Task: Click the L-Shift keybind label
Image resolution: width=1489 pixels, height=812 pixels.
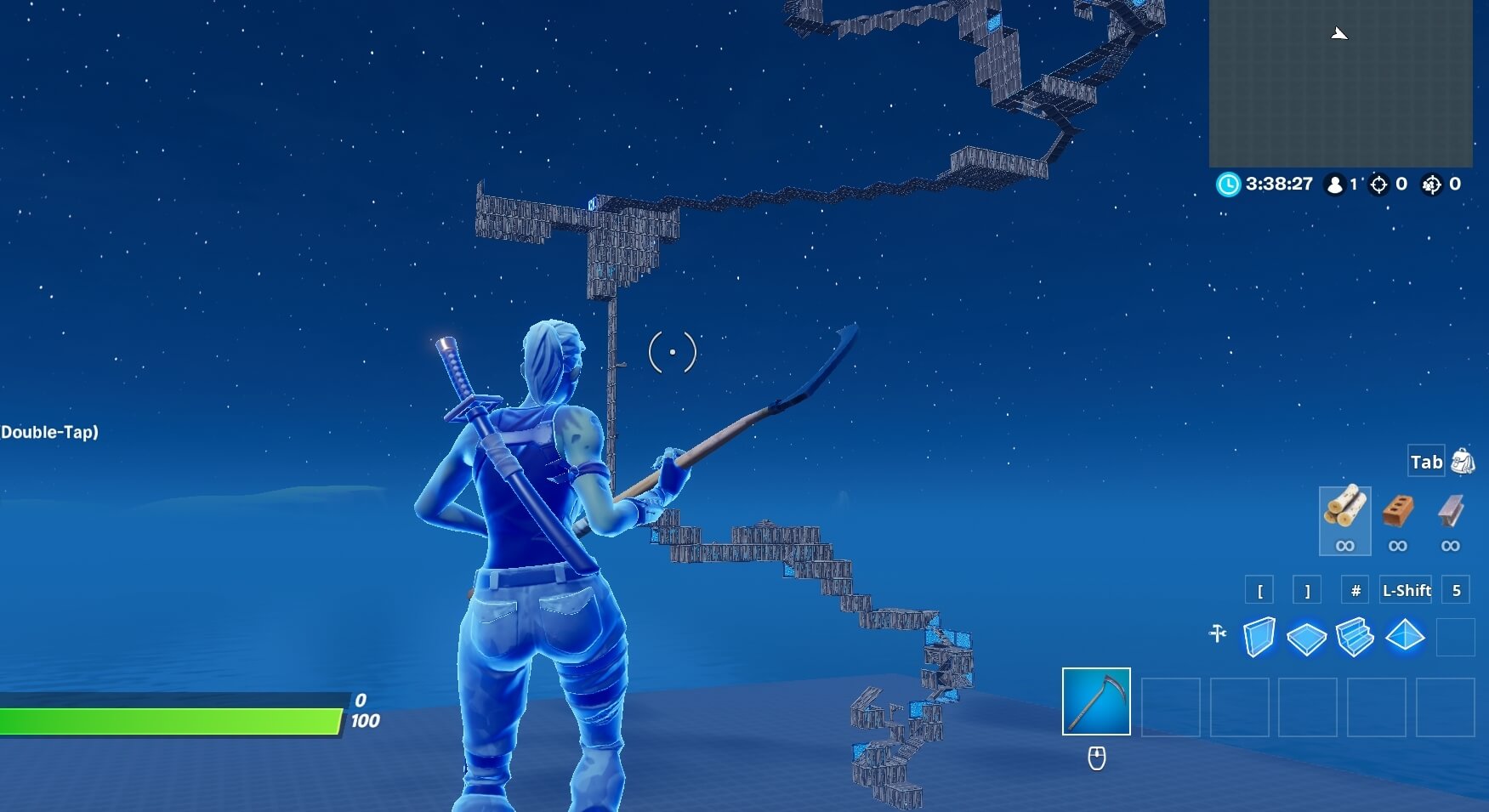Action: [1405, 590]
